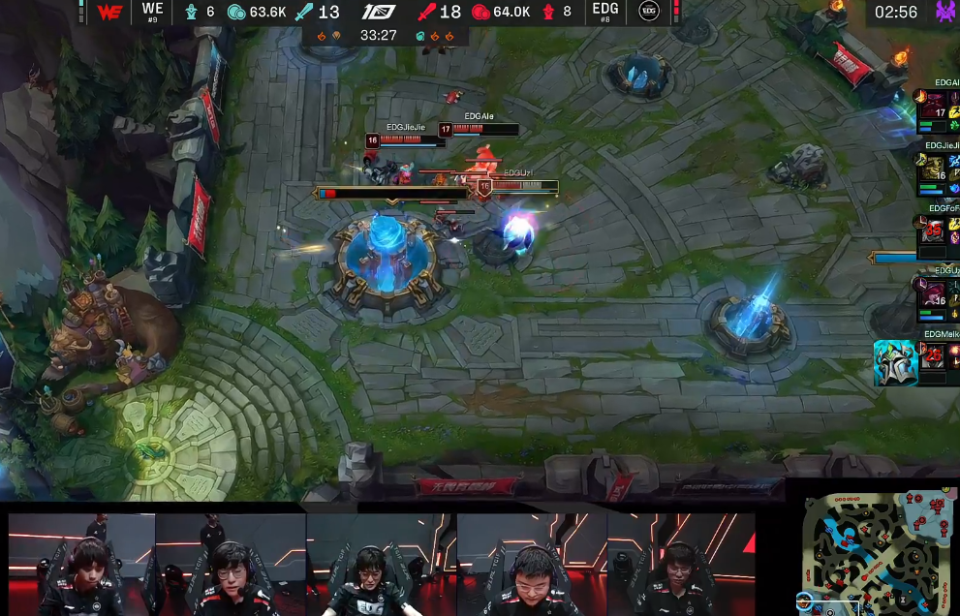Screen dimensions: 960x616
Task: Select the Galio portrait with blue border
Action: coord(895,363)
